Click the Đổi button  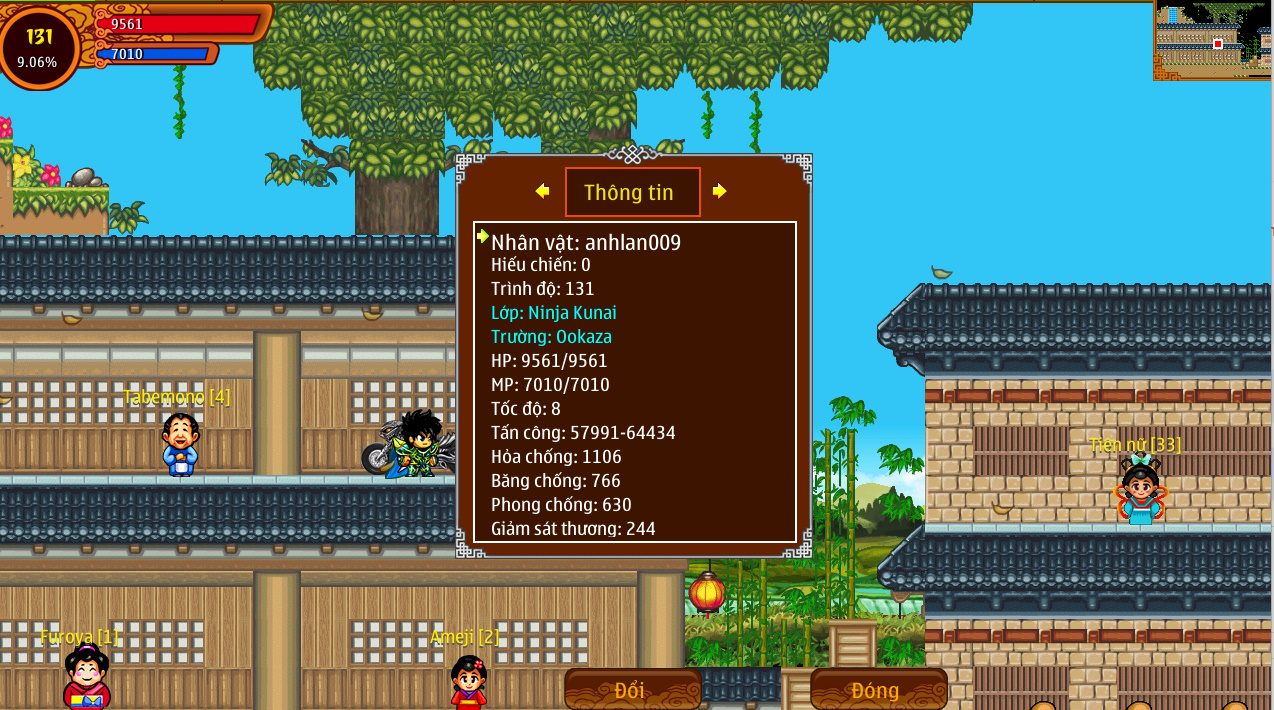point(631,690)
